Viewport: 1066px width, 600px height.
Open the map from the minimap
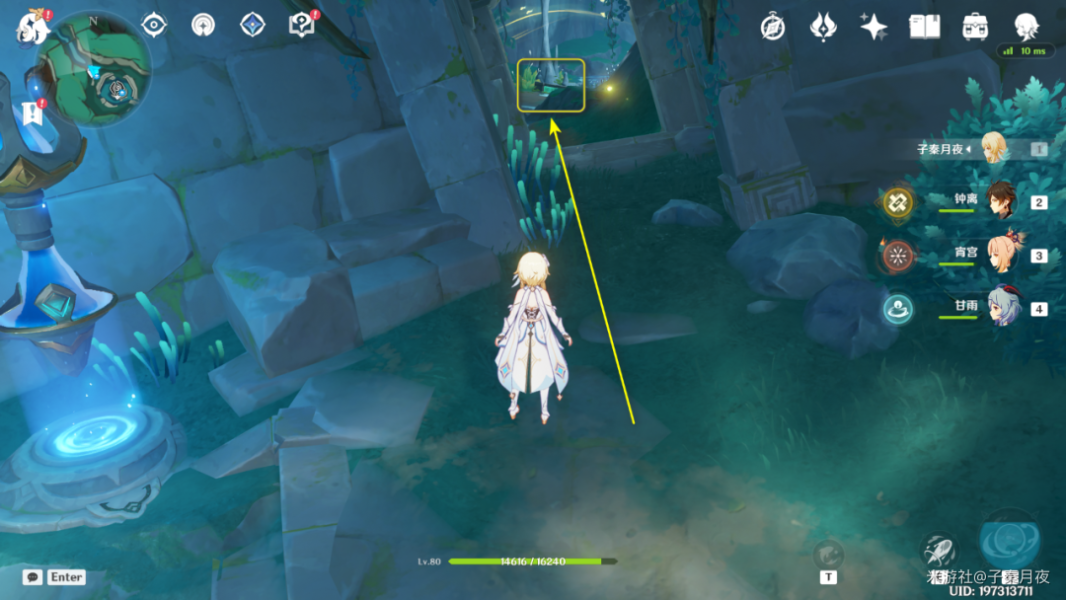point(95,70)
